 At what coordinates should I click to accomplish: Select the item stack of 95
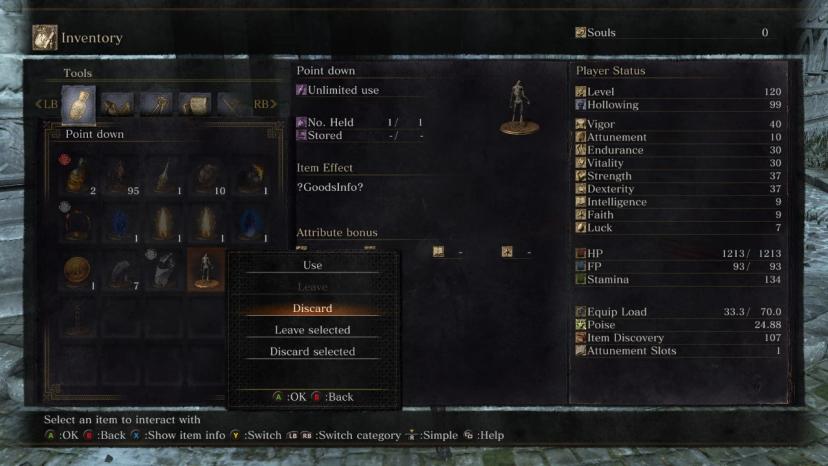pos(121,177)
